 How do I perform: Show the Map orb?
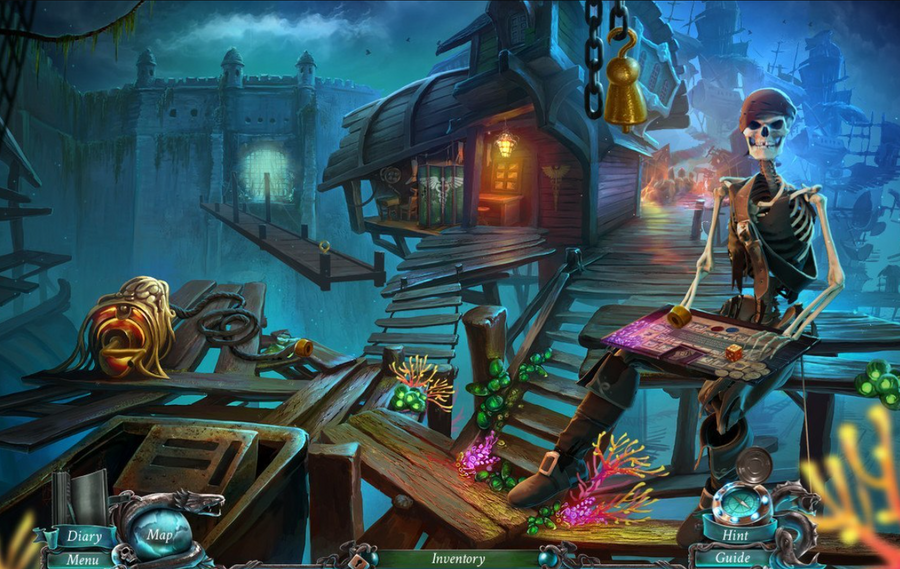[x=158, y=534]
